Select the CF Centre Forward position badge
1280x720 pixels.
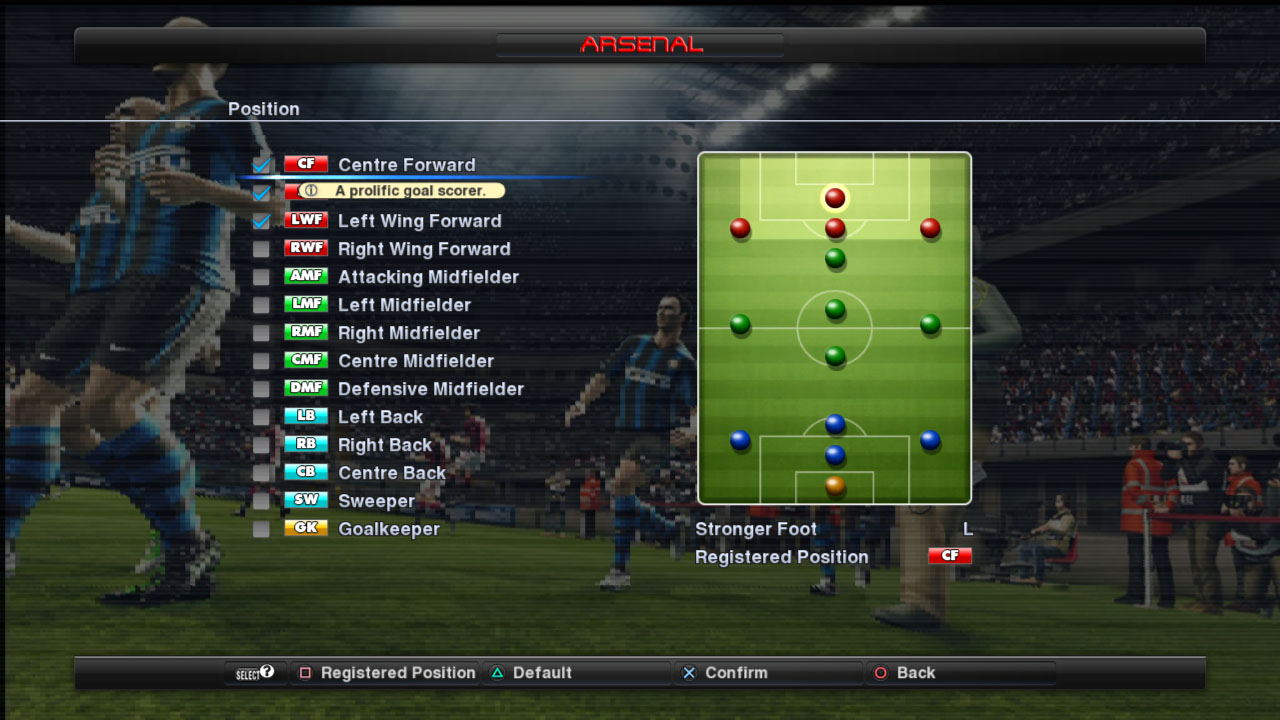[306, 164]
